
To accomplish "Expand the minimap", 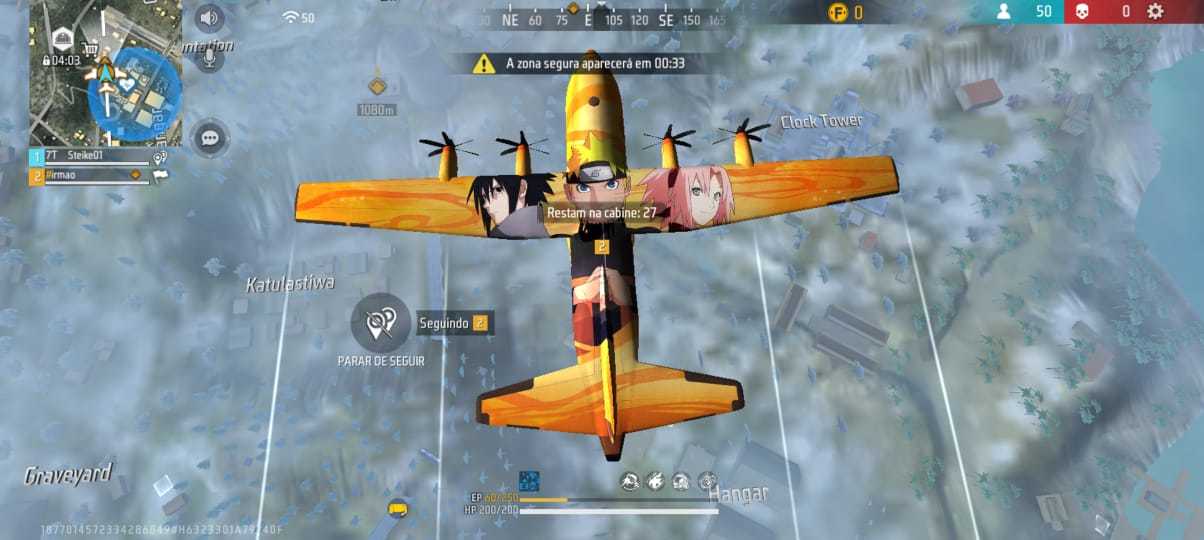I will click(x=105, y=72).
